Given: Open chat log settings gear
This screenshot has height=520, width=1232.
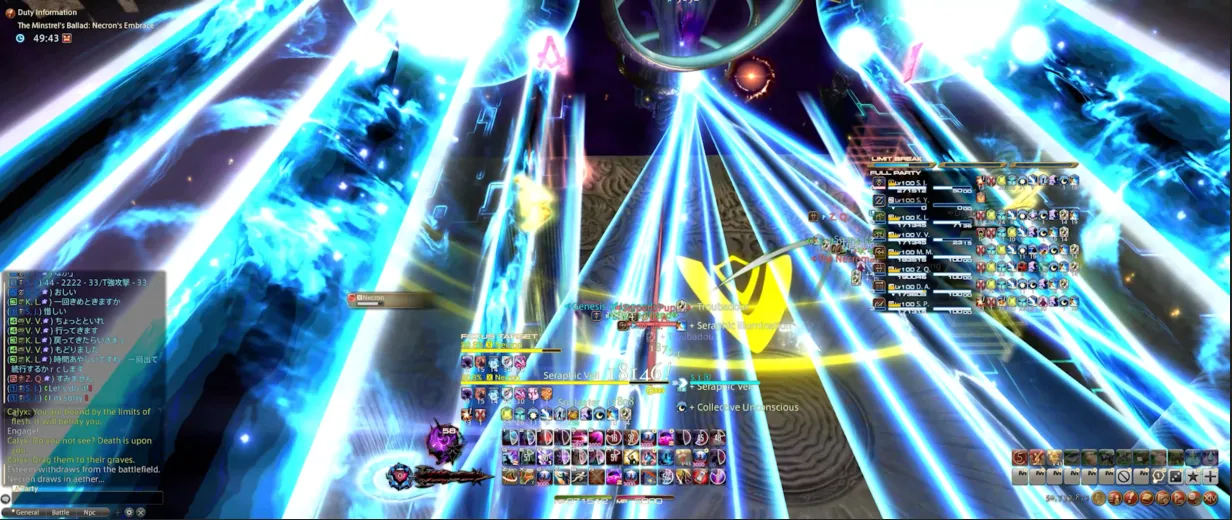Looking at the screenshot, I should 128,512.
